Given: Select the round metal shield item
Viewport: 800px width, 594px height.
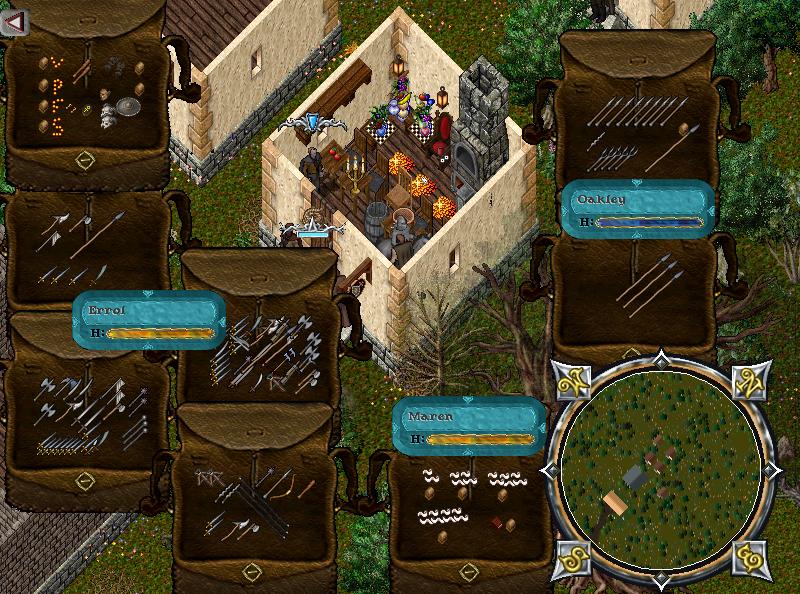Looking at the screenshot, I should pyautogui.click(x=129, y=107).
